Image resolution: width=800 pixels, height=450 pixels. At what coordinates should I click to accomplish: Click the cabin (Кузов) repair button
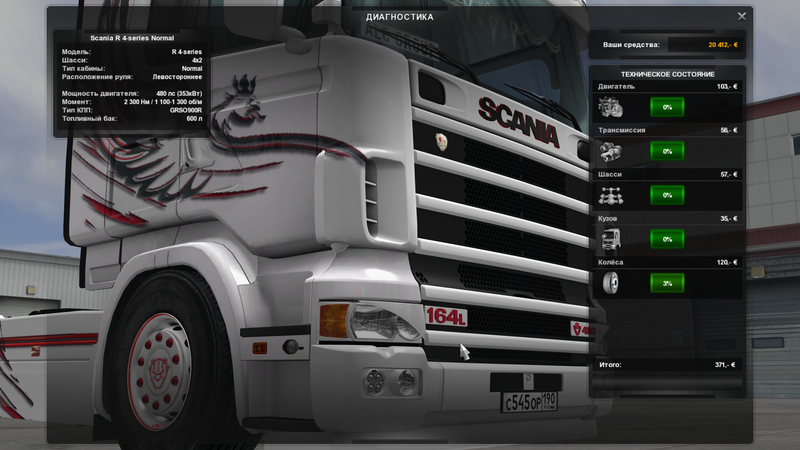[x=667, y=239]
